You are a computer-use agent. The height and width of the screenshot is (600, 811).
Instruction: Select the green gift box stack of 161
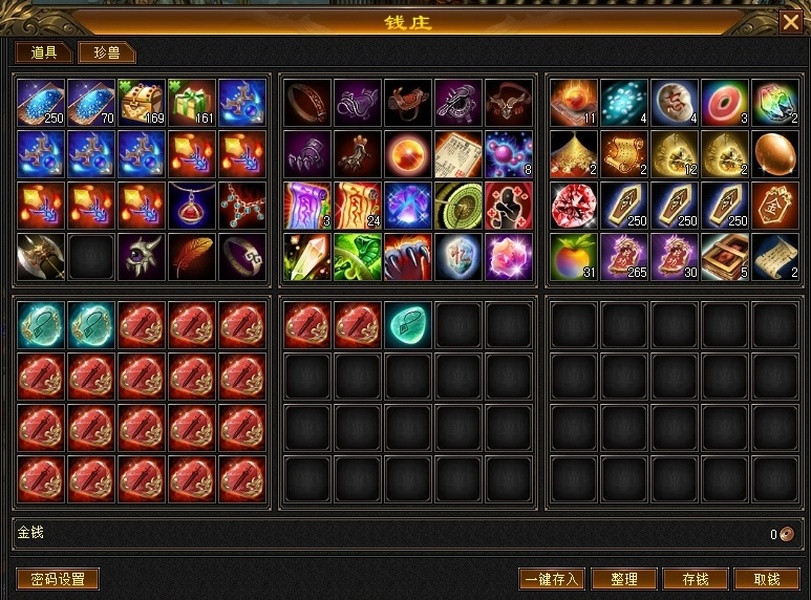(192, 104)
